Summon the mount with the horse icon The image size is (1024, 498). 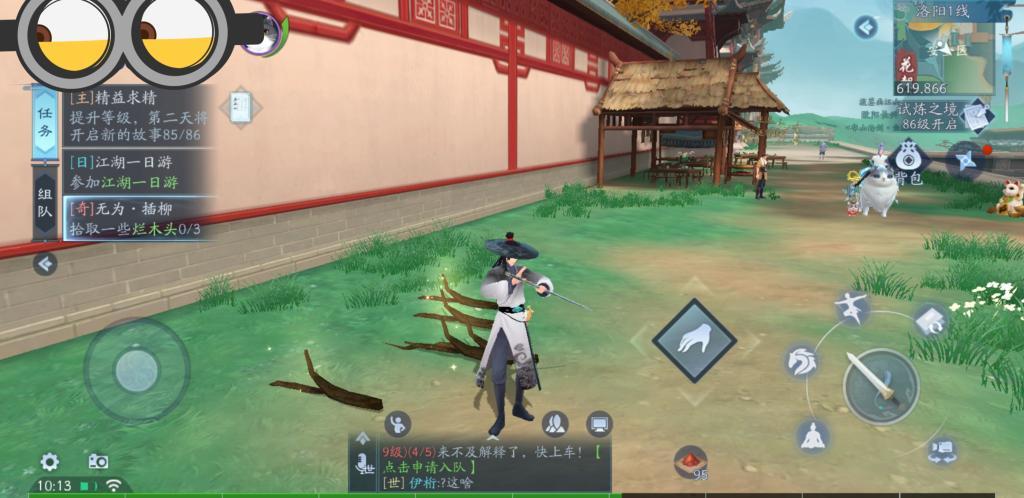click(x=802, y=361)
